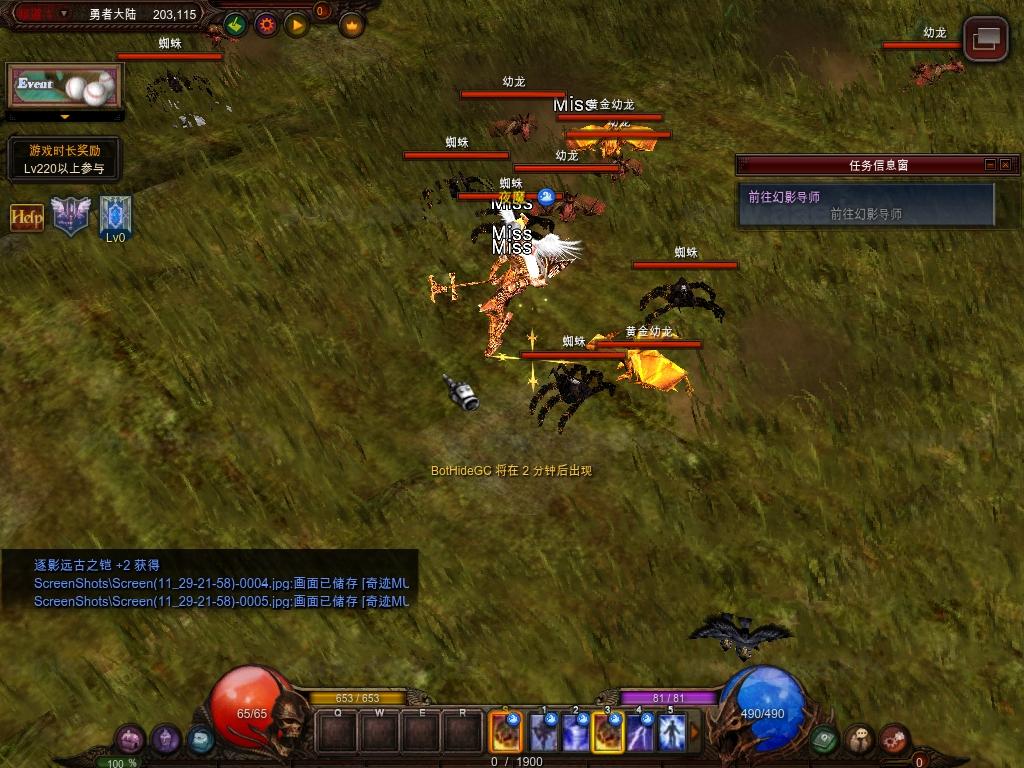Image resolution: width=1024 pixels, height=768 pixels.
Task: Toggle the red window-mode button
Action: pyautogui.click(x=985, y=39)
